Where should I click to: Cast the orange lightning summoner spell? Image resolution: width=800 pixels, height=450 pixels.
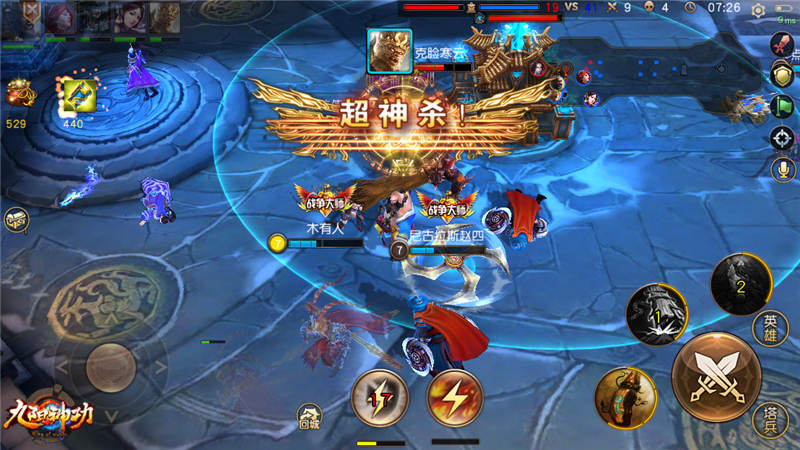(455, 398)
